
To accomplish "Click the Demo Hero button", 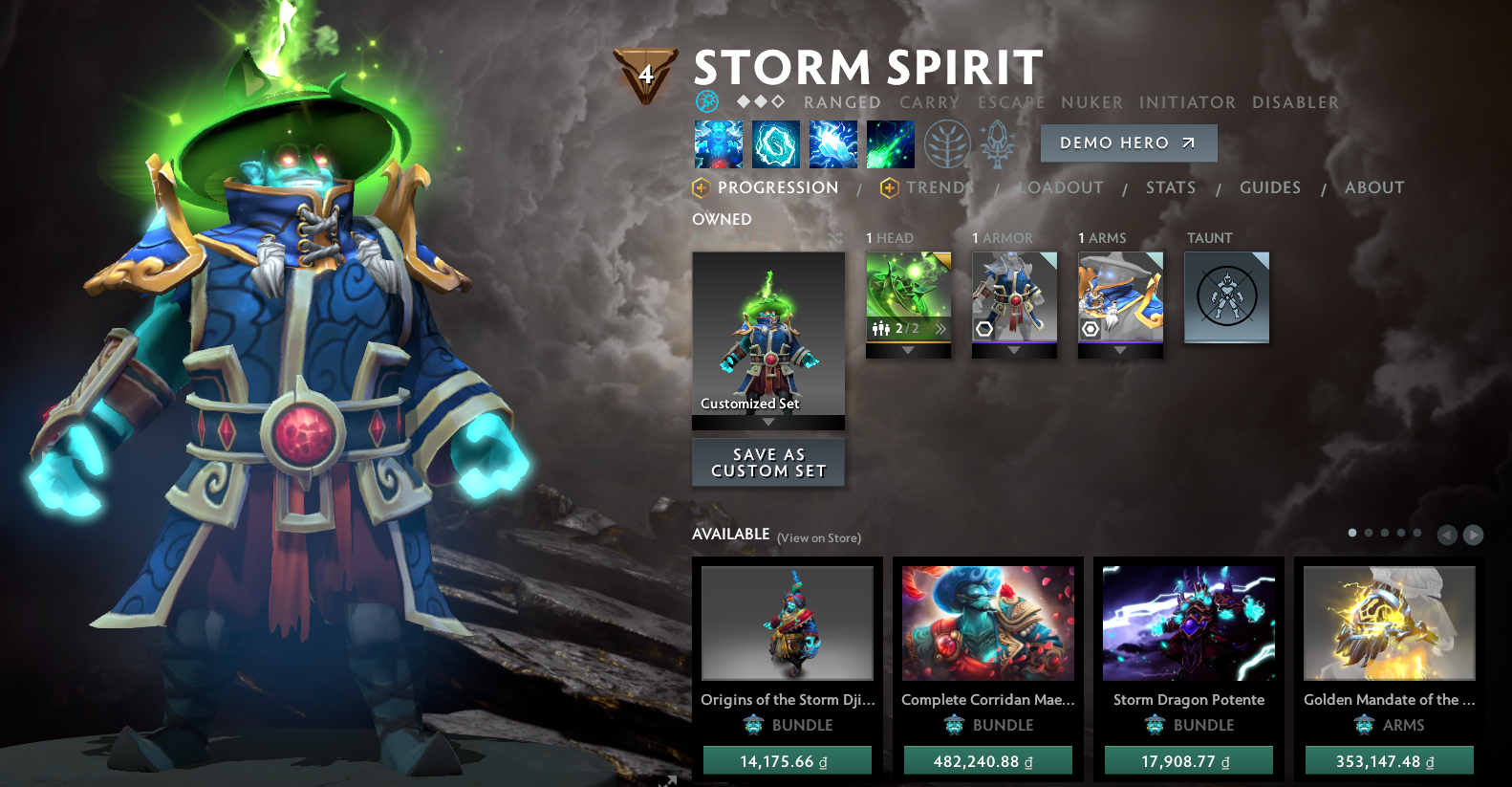I will coord(1128,143).
